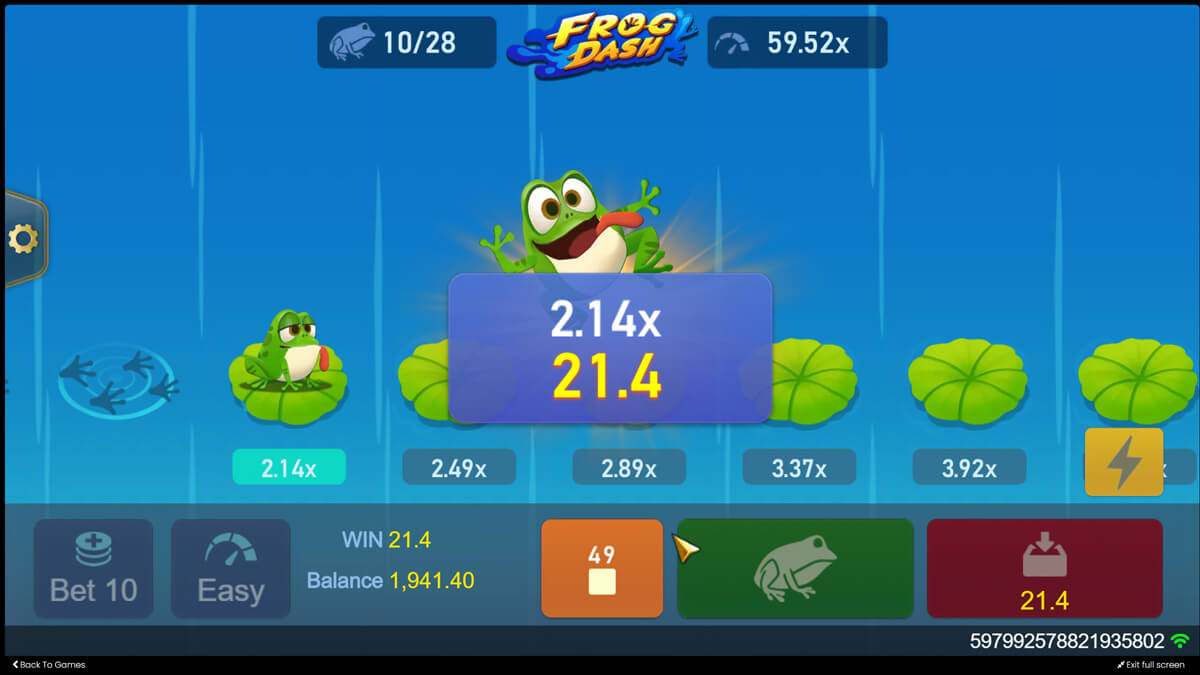
Task: Switch the Easy difficulty level
Action: point(230,568)
